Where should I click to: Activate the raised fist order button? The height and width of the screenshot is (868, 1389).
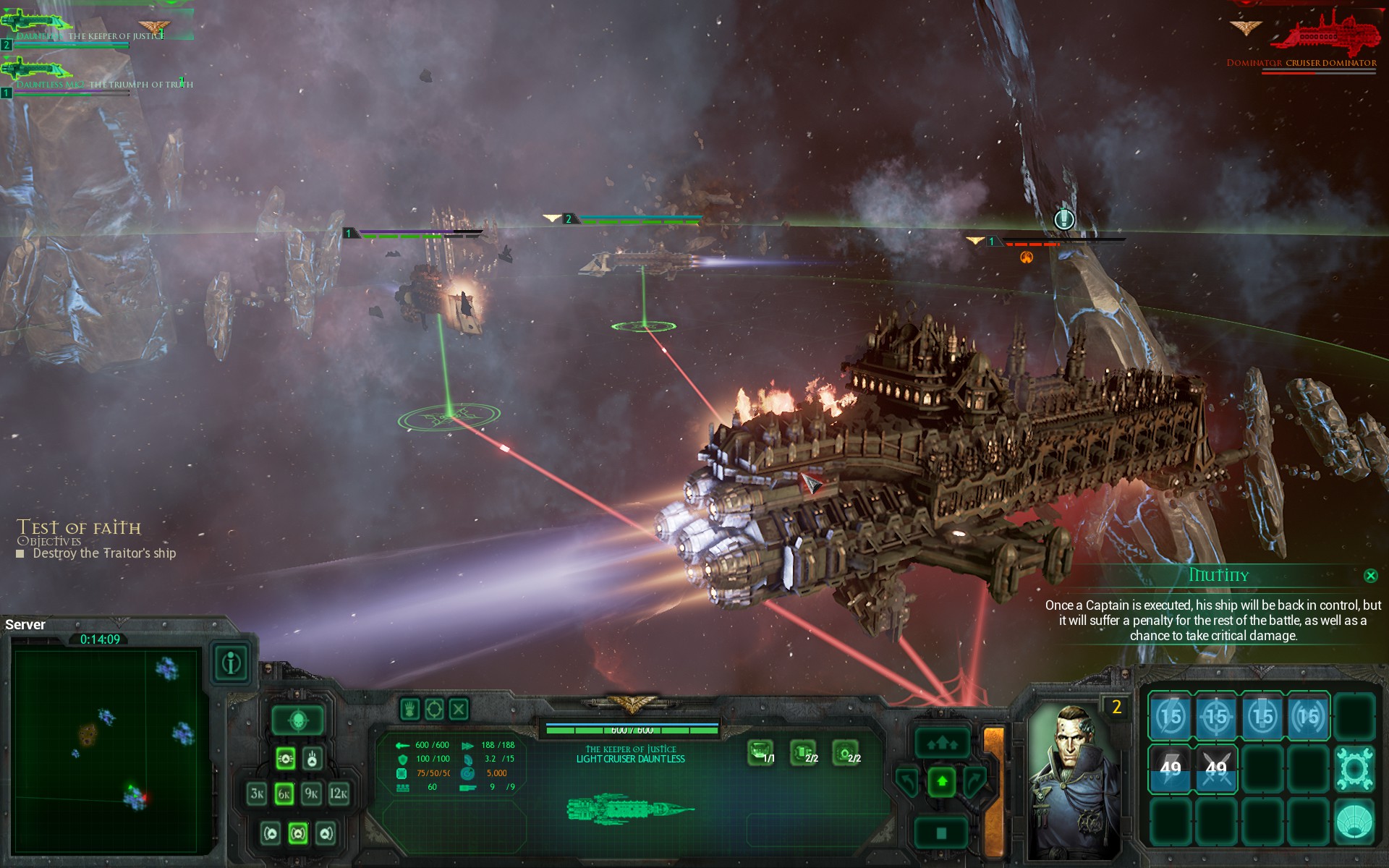(409, 709)
